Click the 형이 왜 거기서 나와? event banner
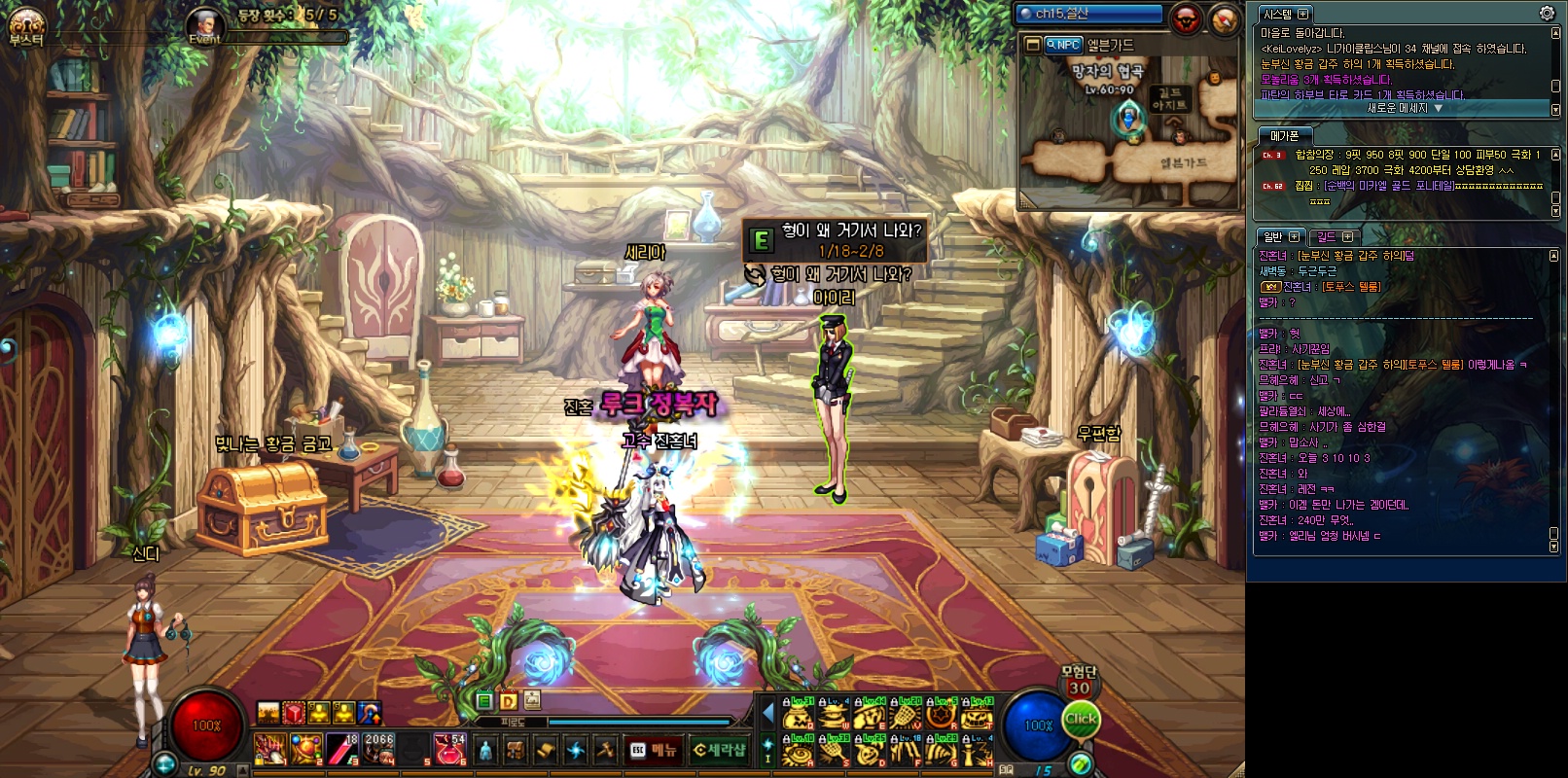Image resolution: width=1568 pixels, height=778 pixels. pyautogui.click(x=835, y=238)
